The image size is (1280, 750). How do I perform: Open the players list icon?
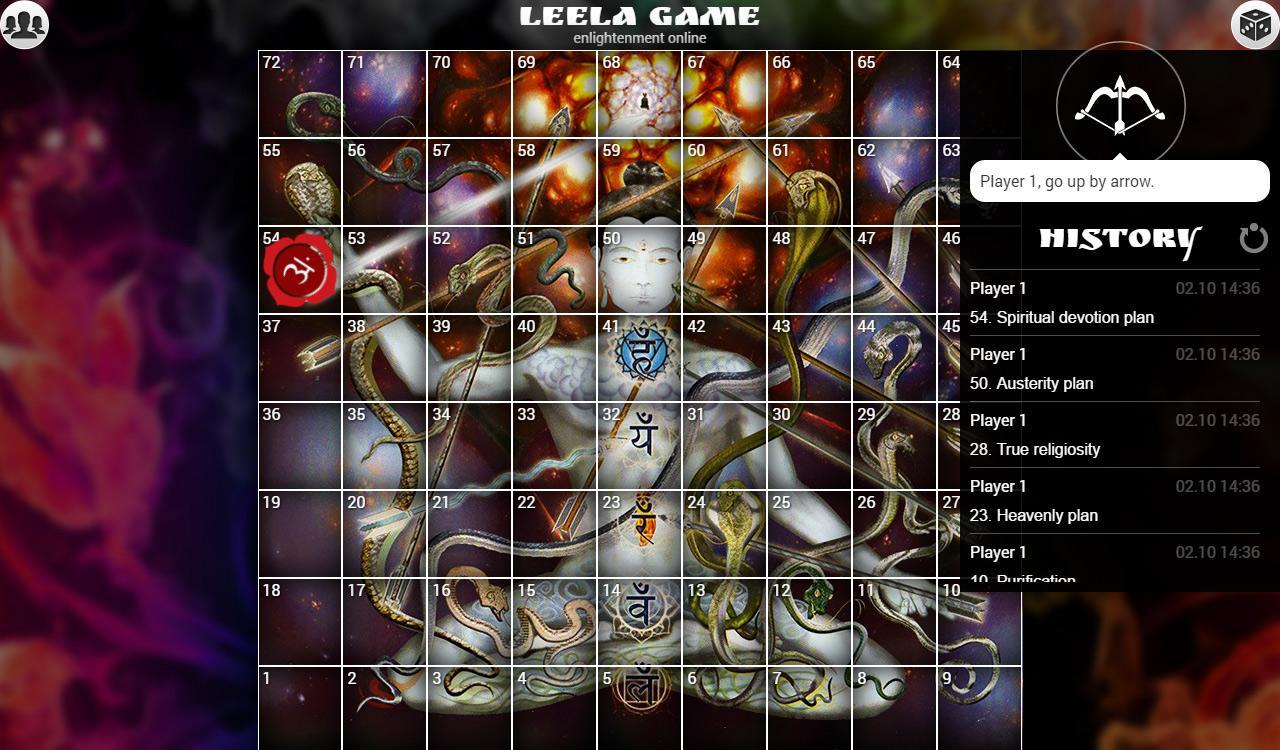point(25,25)
